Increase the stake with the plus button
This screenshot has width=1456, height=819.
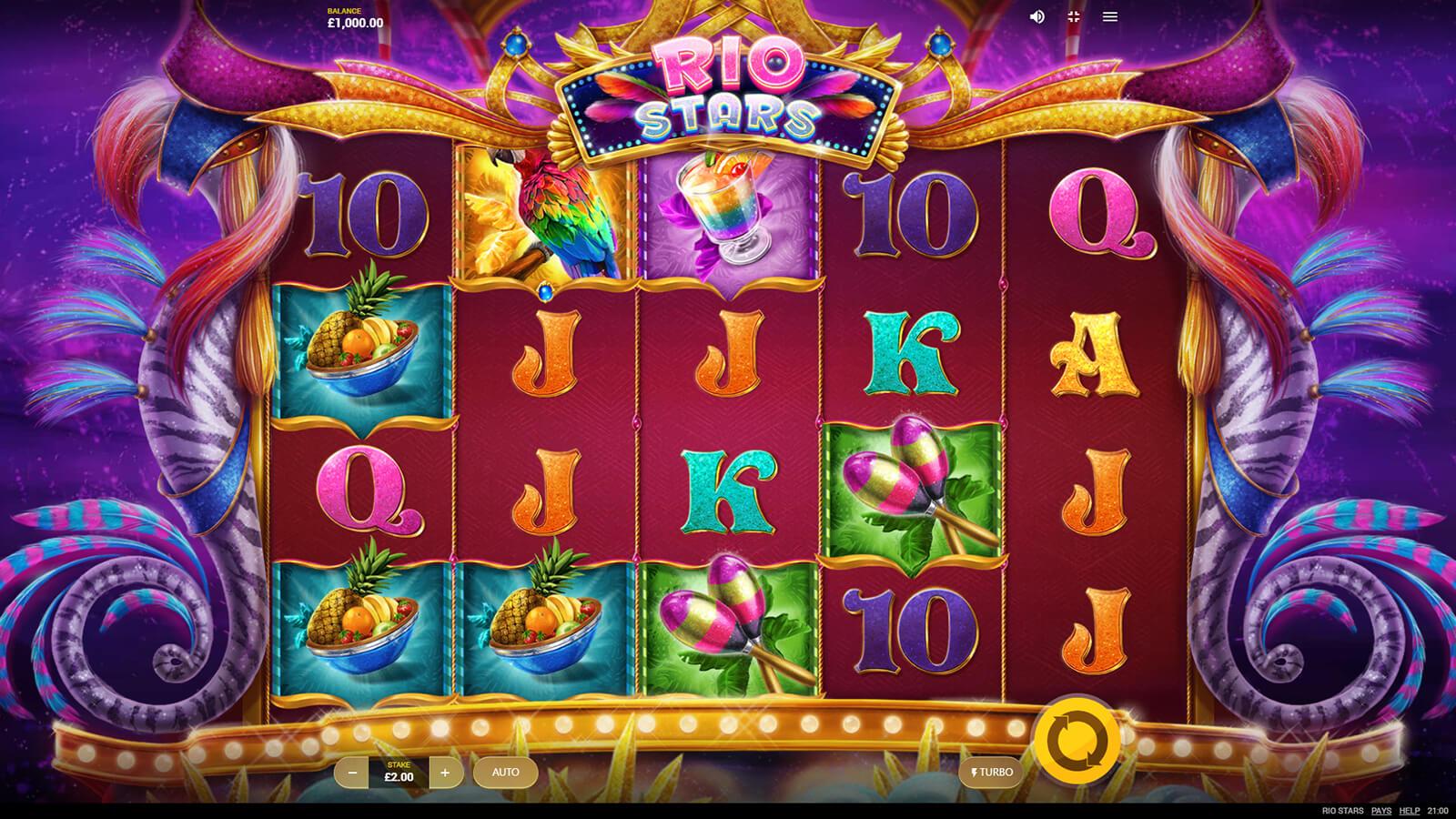pyautogui.click(x=445, y=773)
